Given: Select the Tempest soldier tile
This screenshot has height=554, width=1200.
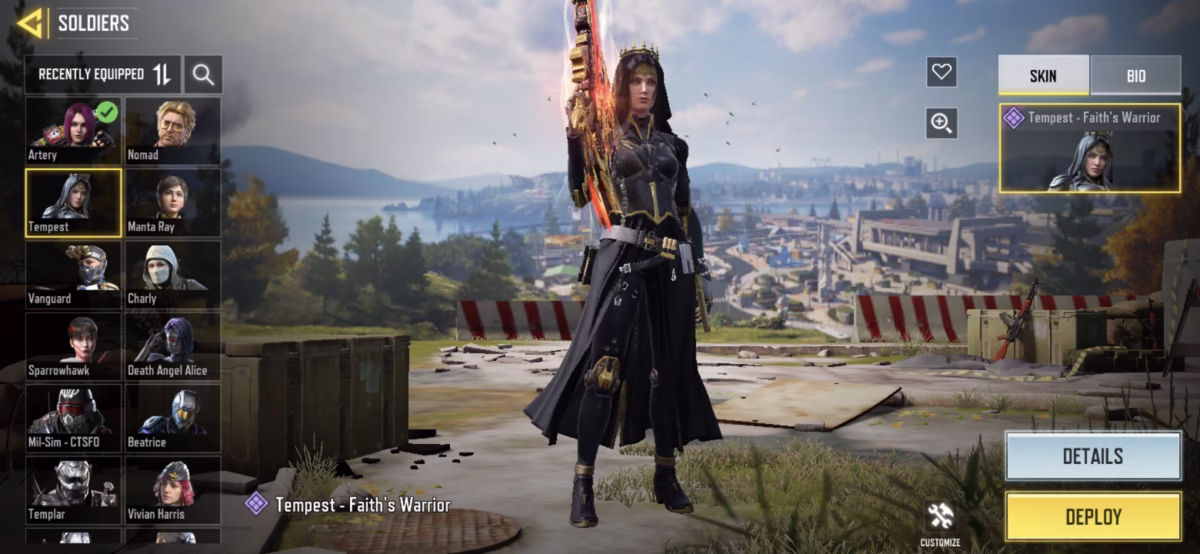Looking at the screenshot, I should [73, 203].
